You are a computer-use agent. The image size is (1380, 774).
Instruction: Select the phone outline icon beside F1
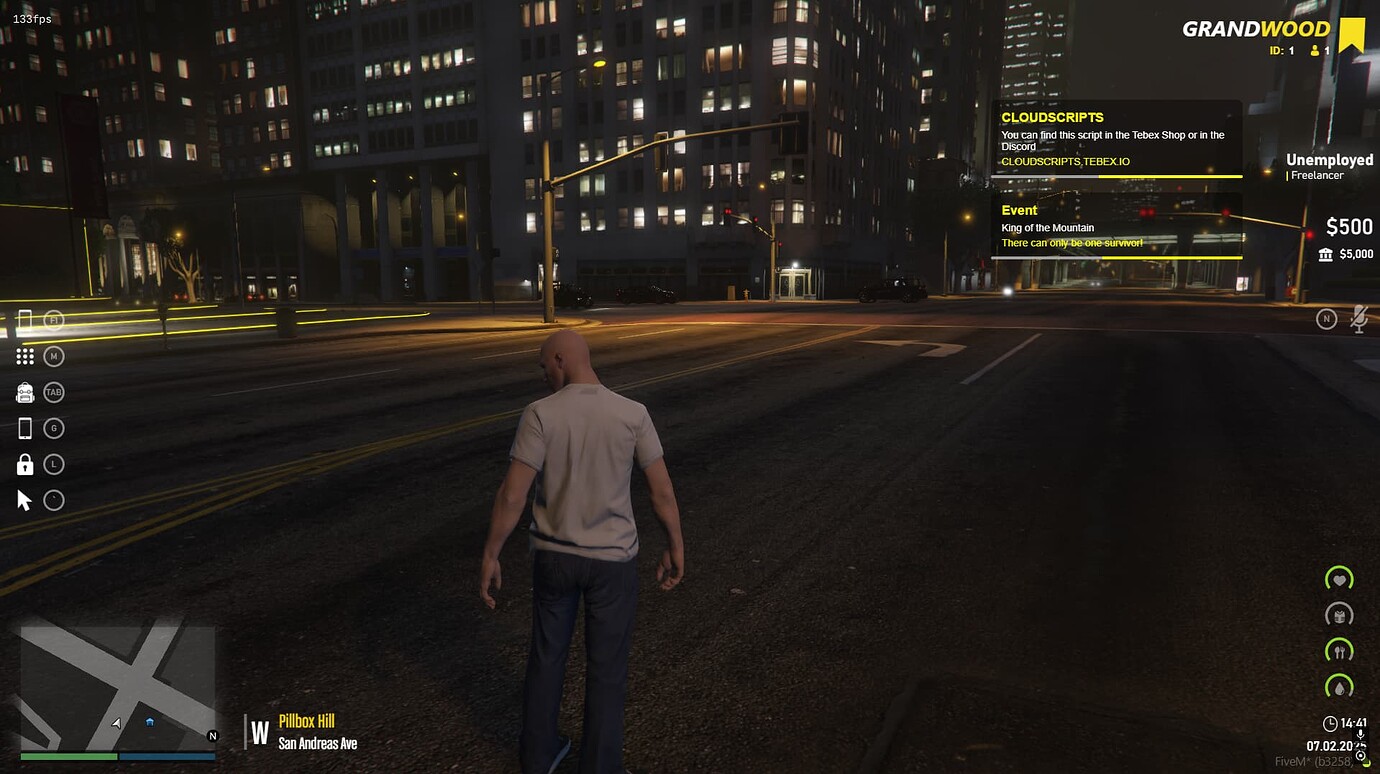coord(25,320)
